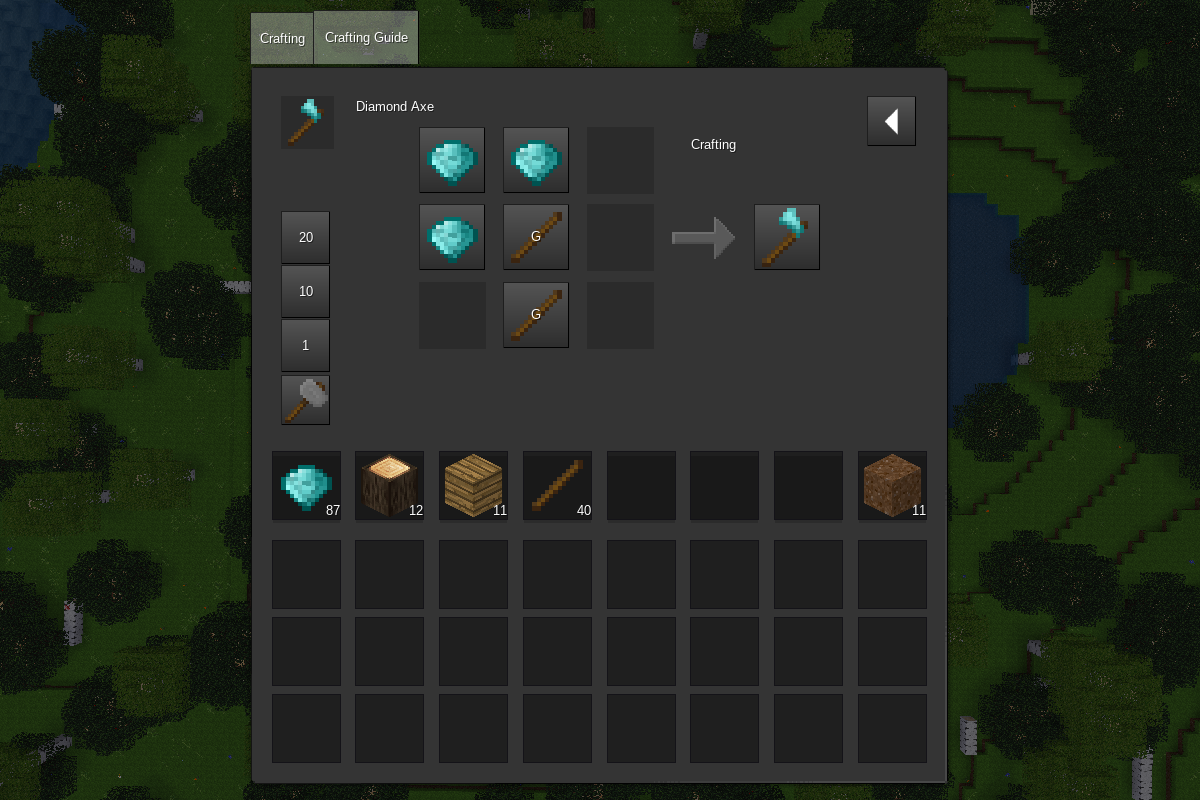Pick the diamond stack of 87
Screen dimensions: 1200x800
pyautogui.click(x=306, y=486)
